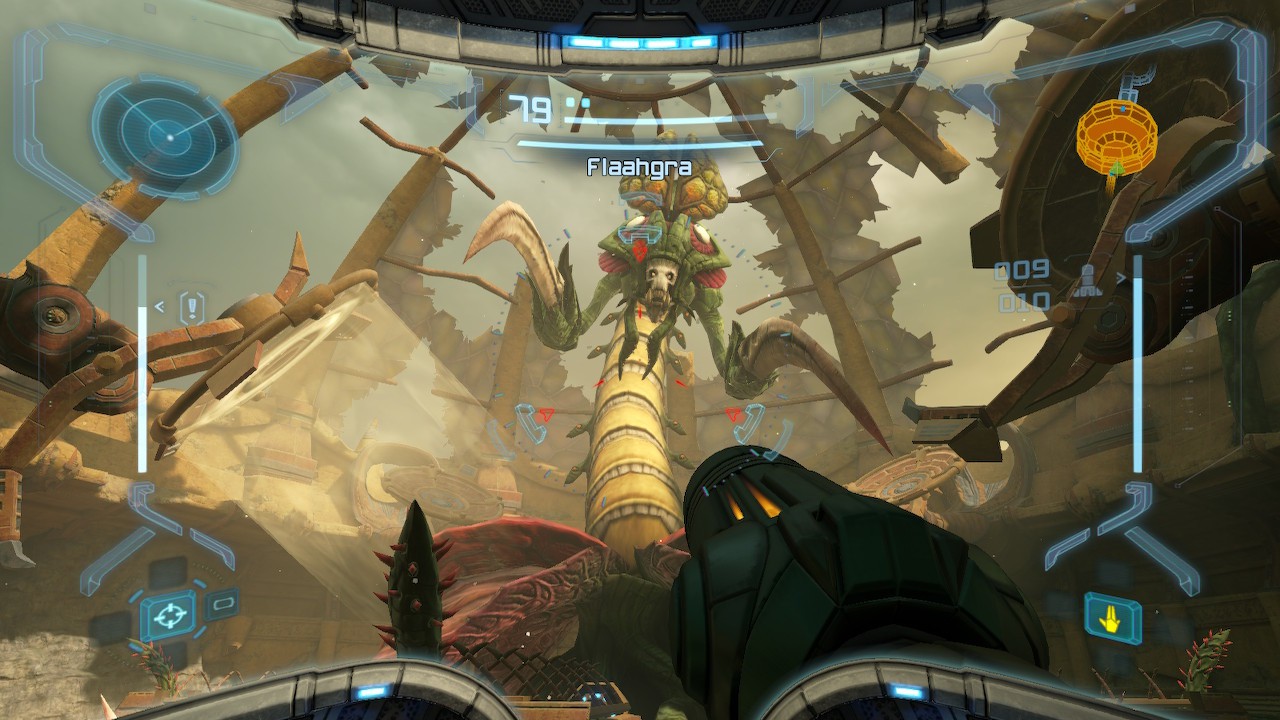Select the Combat Visor crosshair icon
The image size is (1280, 720).
click(168, 614)
